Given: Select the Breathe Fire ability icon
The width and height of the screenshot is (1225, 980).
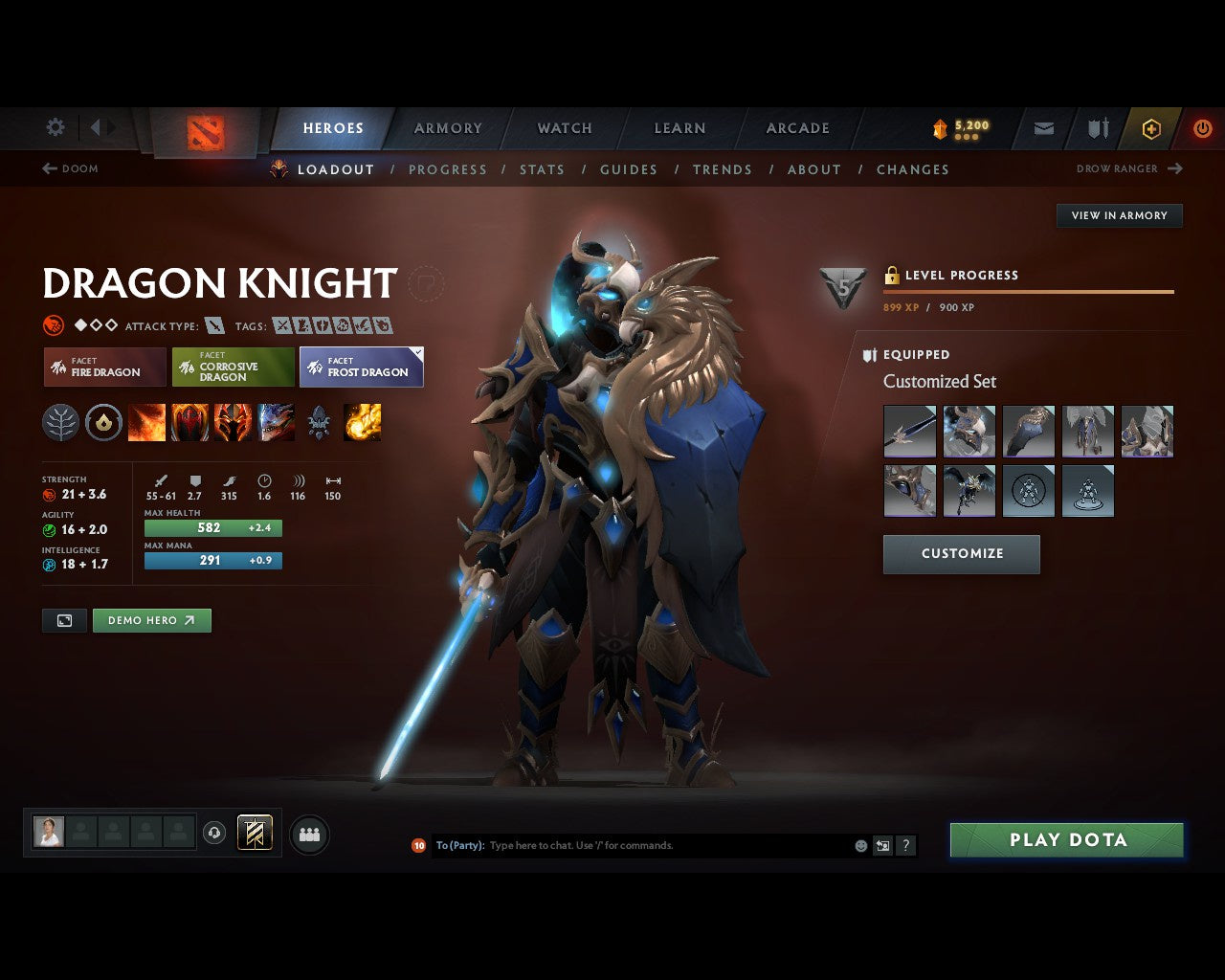Looking at the screenshot, I should pos(147,422).
